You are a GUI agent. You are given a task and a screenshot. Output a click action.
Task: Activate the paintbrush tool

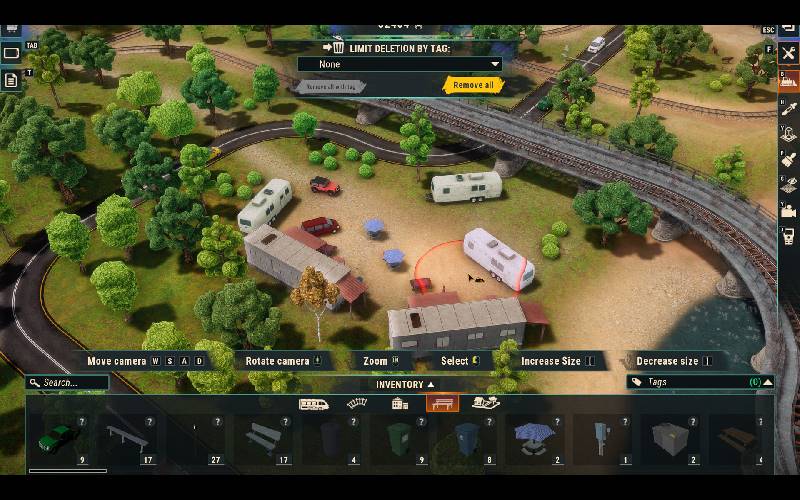click(787, 159)
